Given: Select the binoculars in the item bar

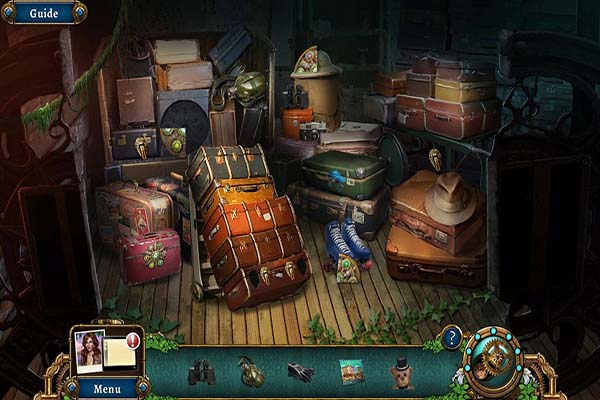Looking at the screenshot, I should (202, 372).
